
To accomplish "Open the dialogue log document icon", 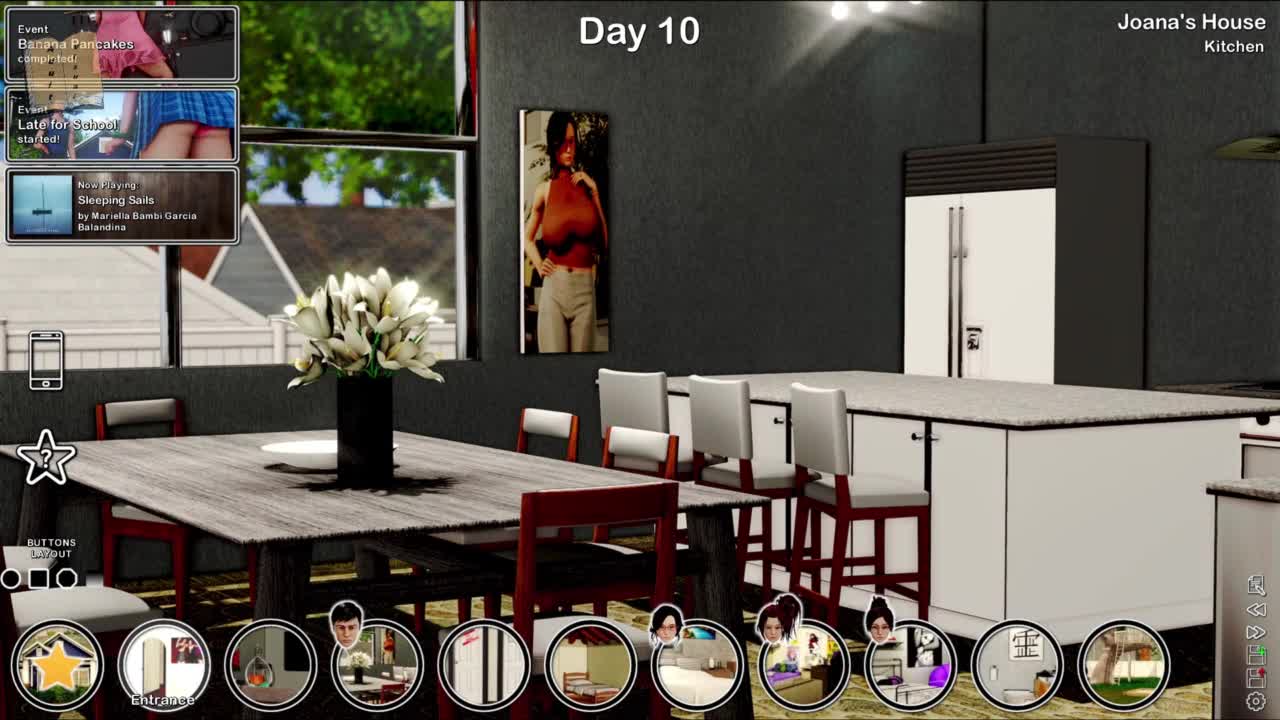I will 1256,585.
